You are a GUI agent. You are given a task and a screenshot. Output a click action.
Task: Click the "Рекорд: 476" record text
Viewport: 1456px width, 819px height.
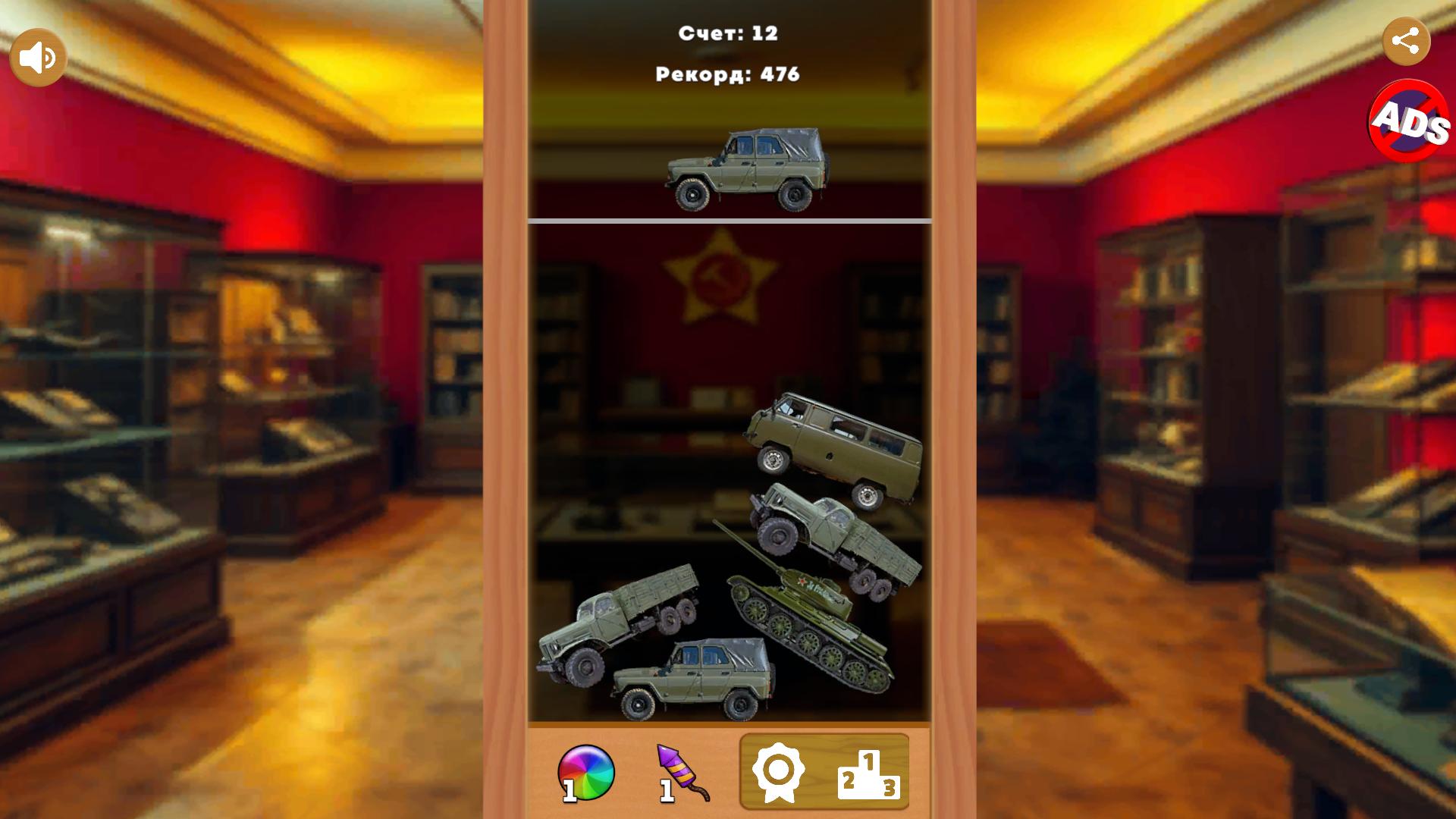[726, 74]
